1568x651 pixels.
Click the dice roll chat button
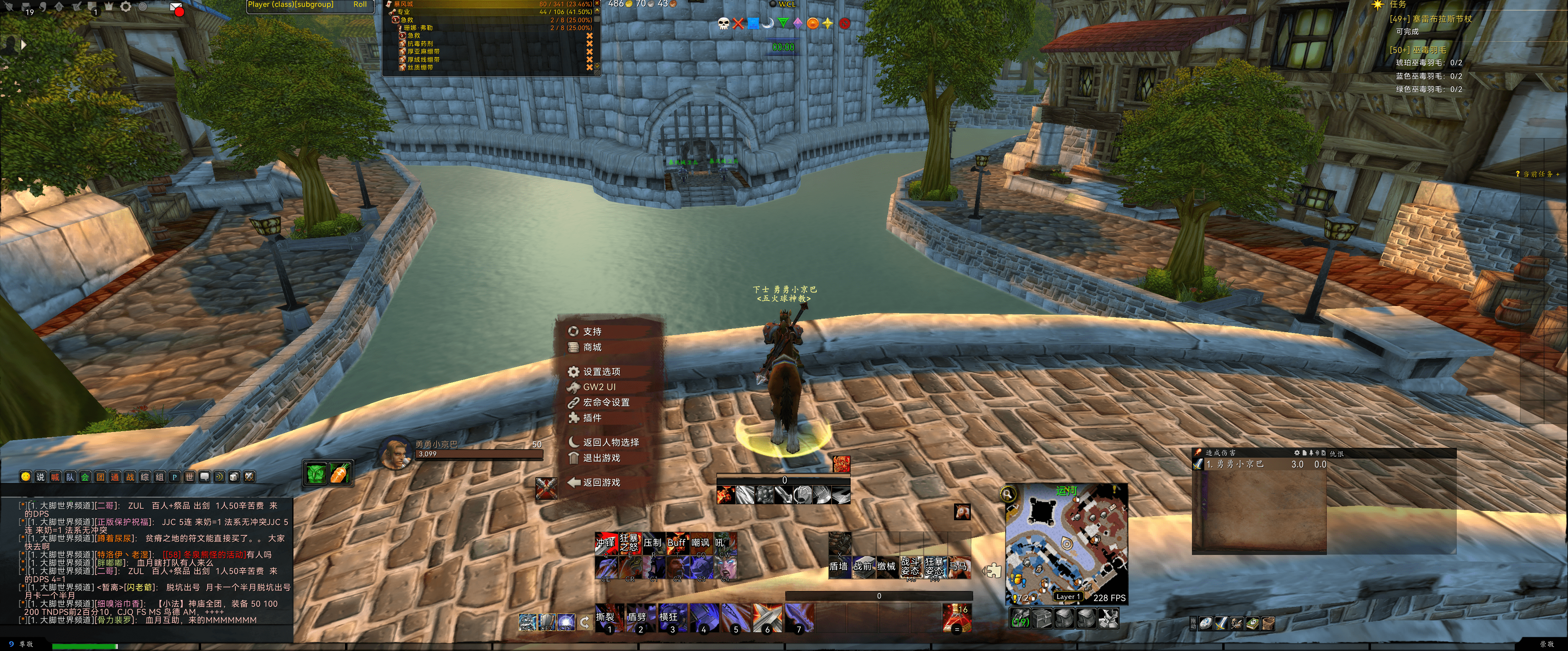coord(234,477)
